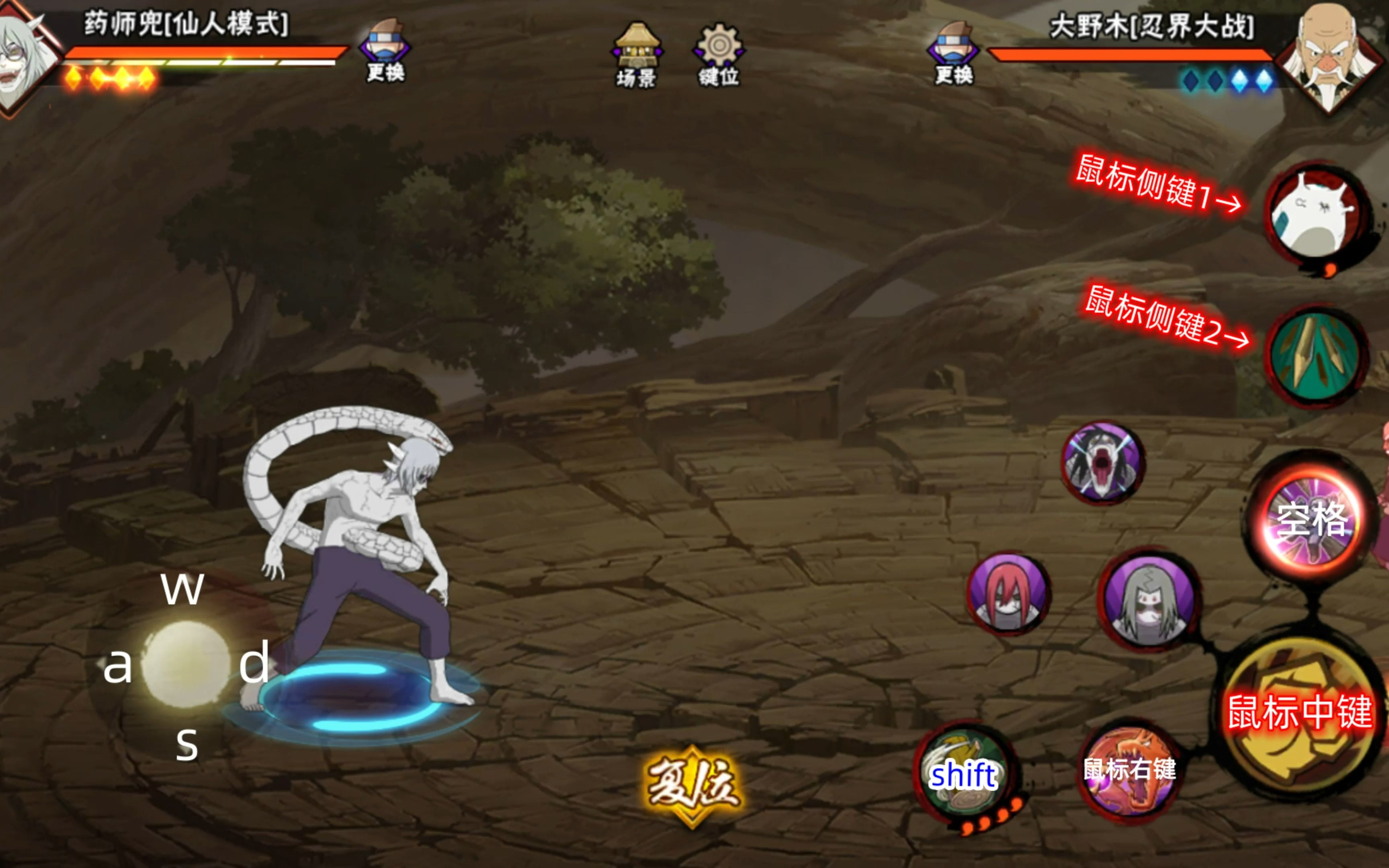This screenshot has height=868, width=1389.
Task: Open the 场景 scene selector
Action: (x=637, y=55)
